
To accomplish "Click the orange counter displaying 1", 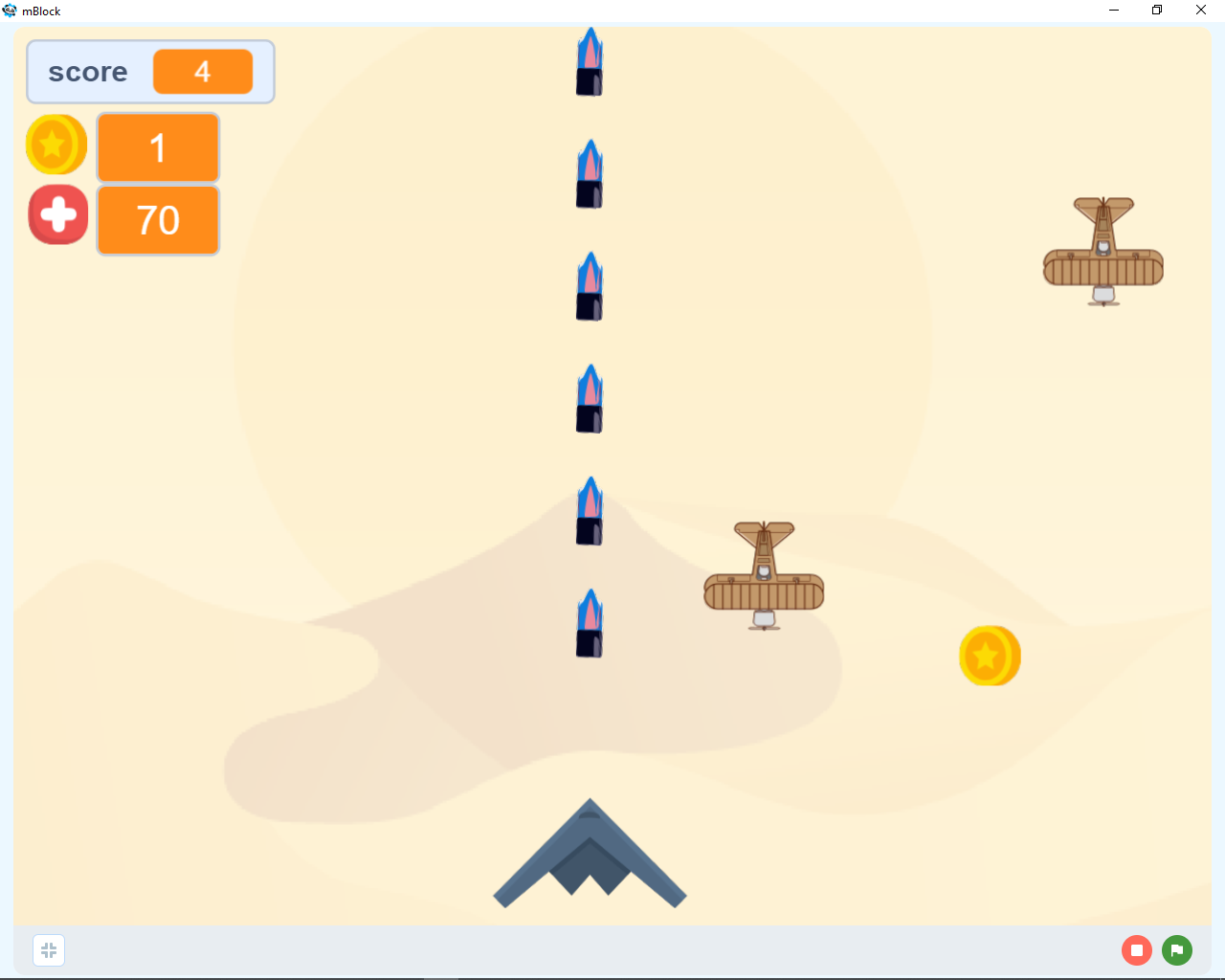I will click(x=158, y=146).
